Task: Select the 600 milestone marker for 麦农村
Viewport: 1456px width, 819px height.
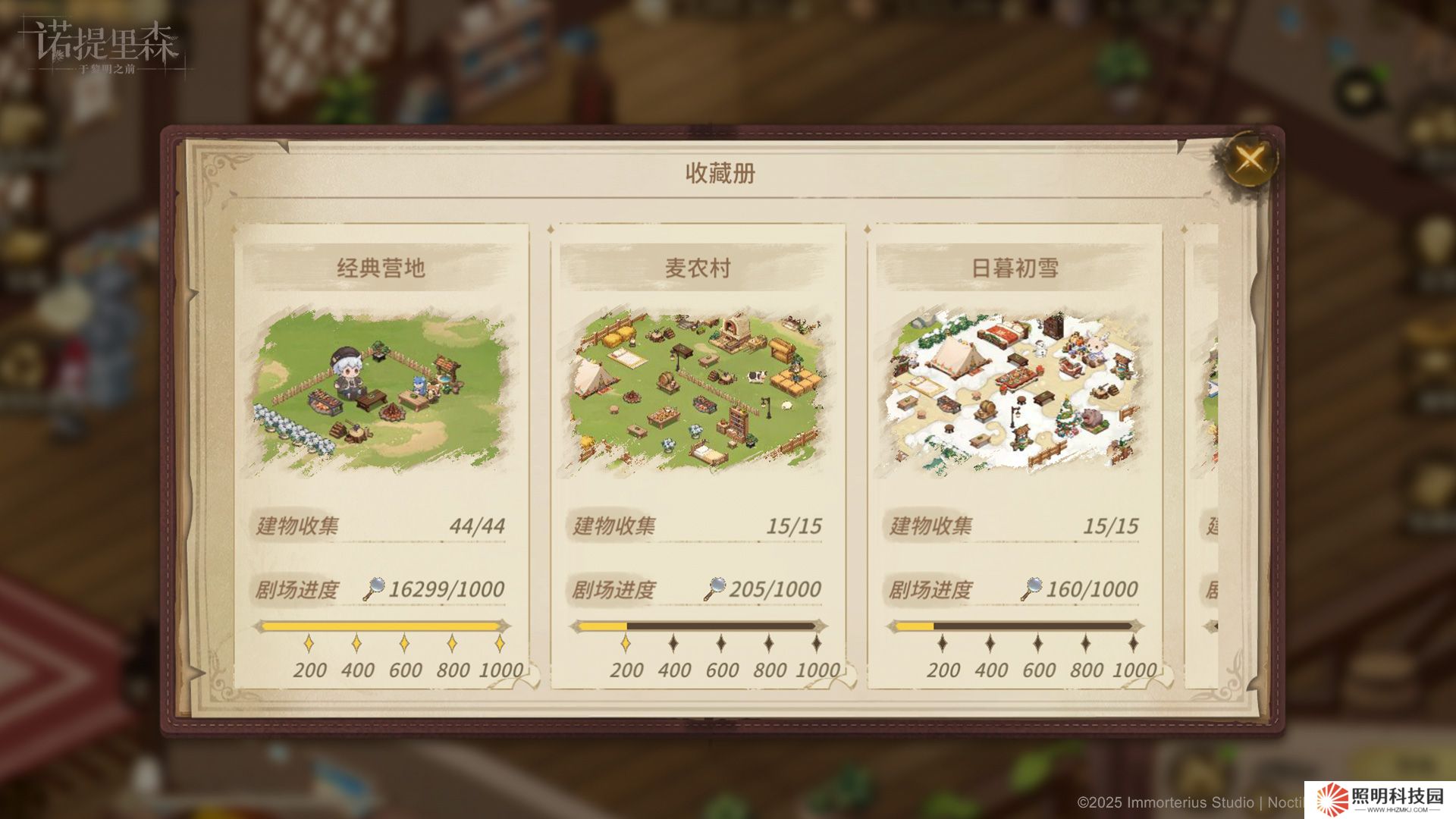Action: (721, 644)
